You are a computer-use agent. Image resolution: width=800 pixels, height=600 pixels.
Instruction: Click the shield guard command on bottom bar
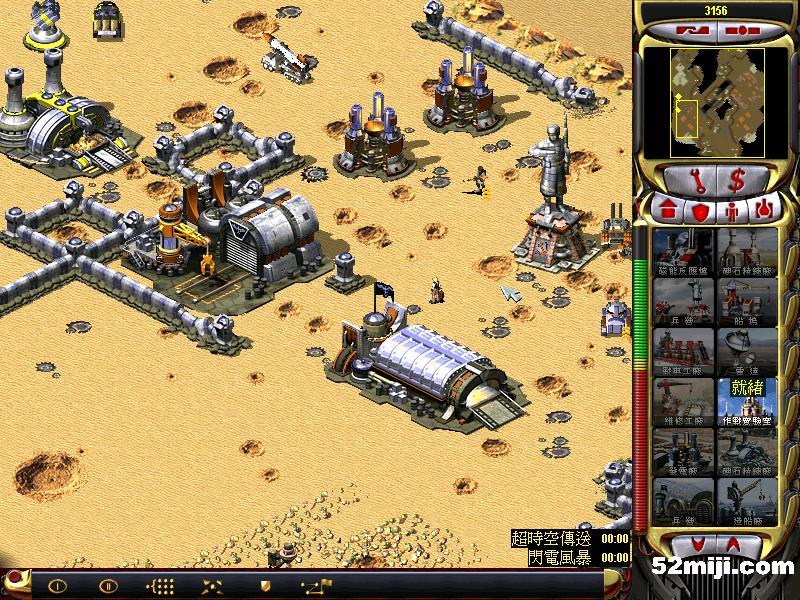(265, 586)
